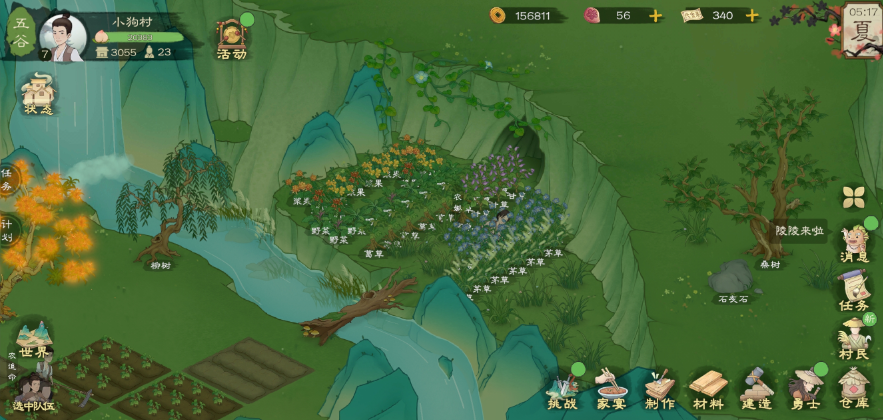The image size is (883, 420).
Task: Toggle the four-petal flower menu button
Action: (x=853, y=196)
